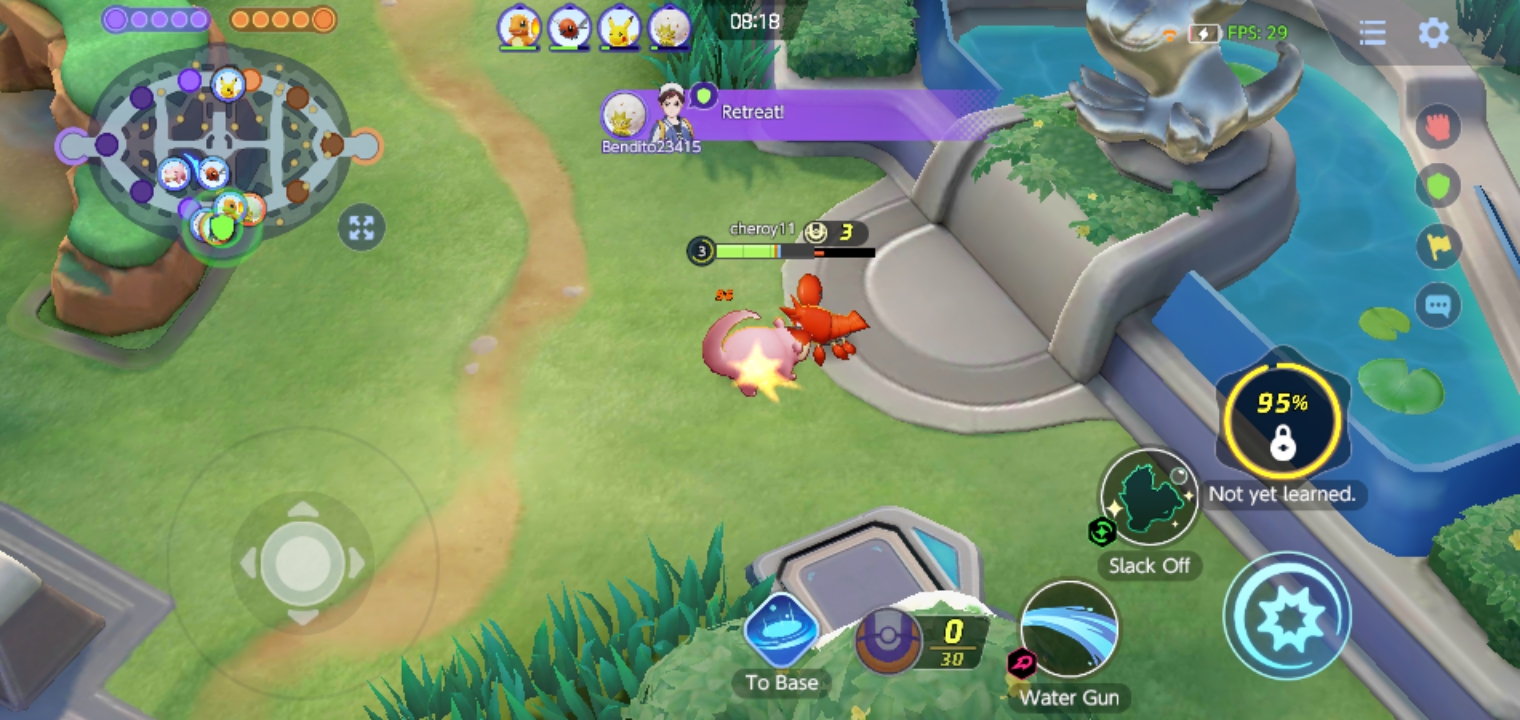Select Charmander teammate portrait
1520x720 pixels.
coord(519,28)
